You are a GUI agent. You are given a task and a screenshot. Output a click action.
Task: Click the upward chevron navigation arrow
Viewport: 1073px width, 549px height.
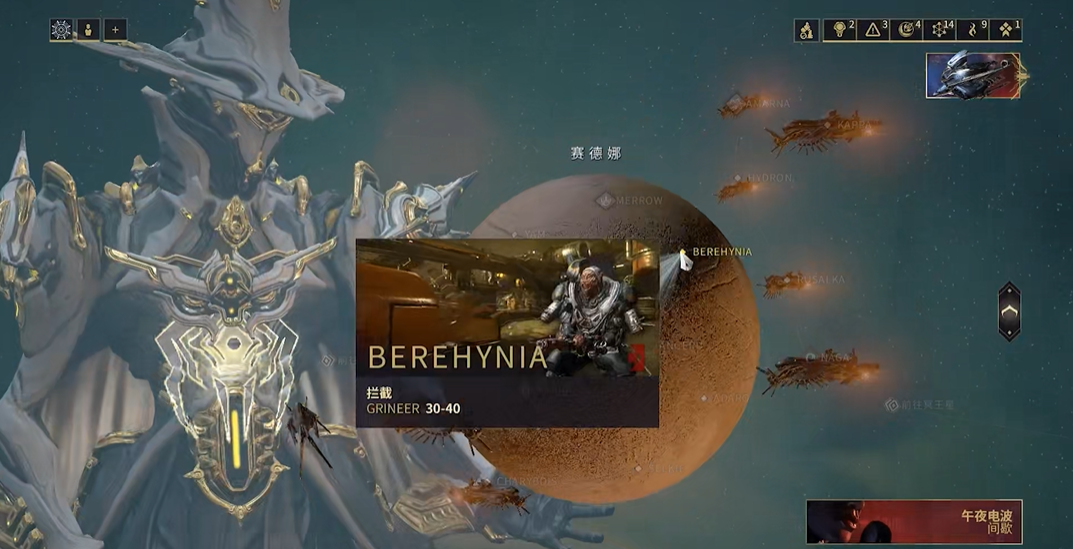pos(1010,311)
